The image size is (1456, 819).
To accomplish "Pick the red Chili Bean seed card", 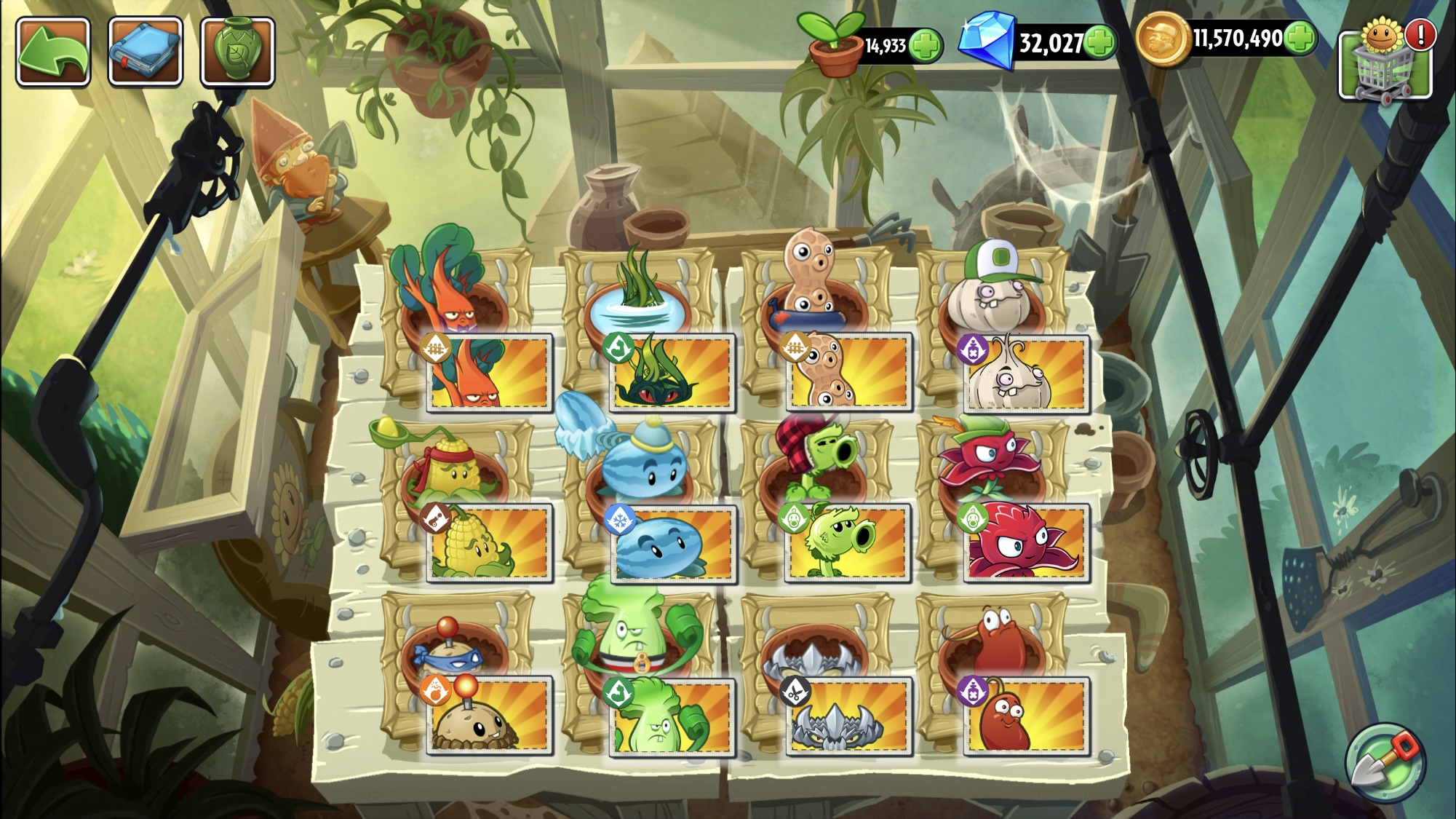I will [1026, 715].
